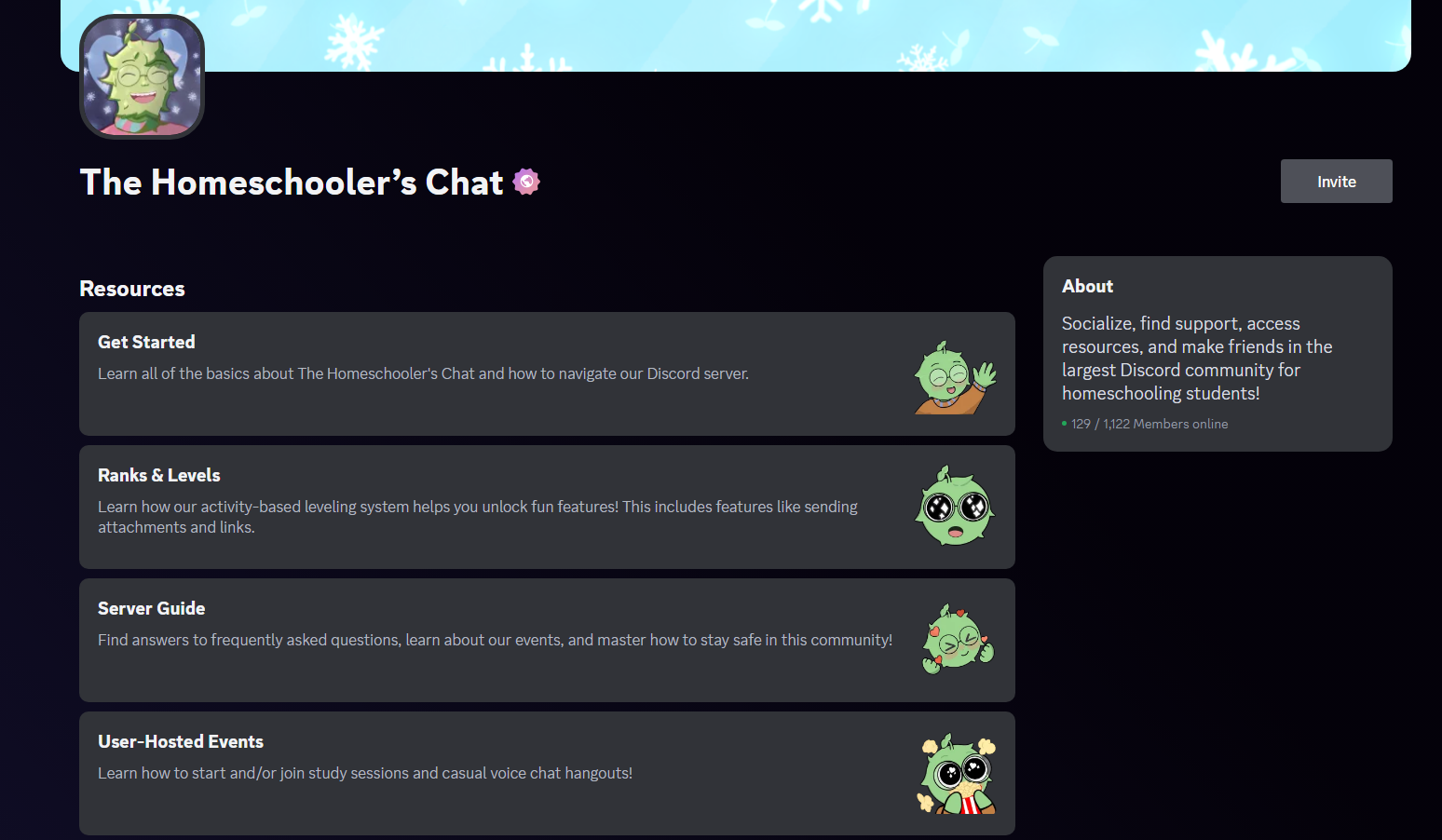Click the pink badge beside the server name
Screen dimensions: 1442x840
(527, 181)
